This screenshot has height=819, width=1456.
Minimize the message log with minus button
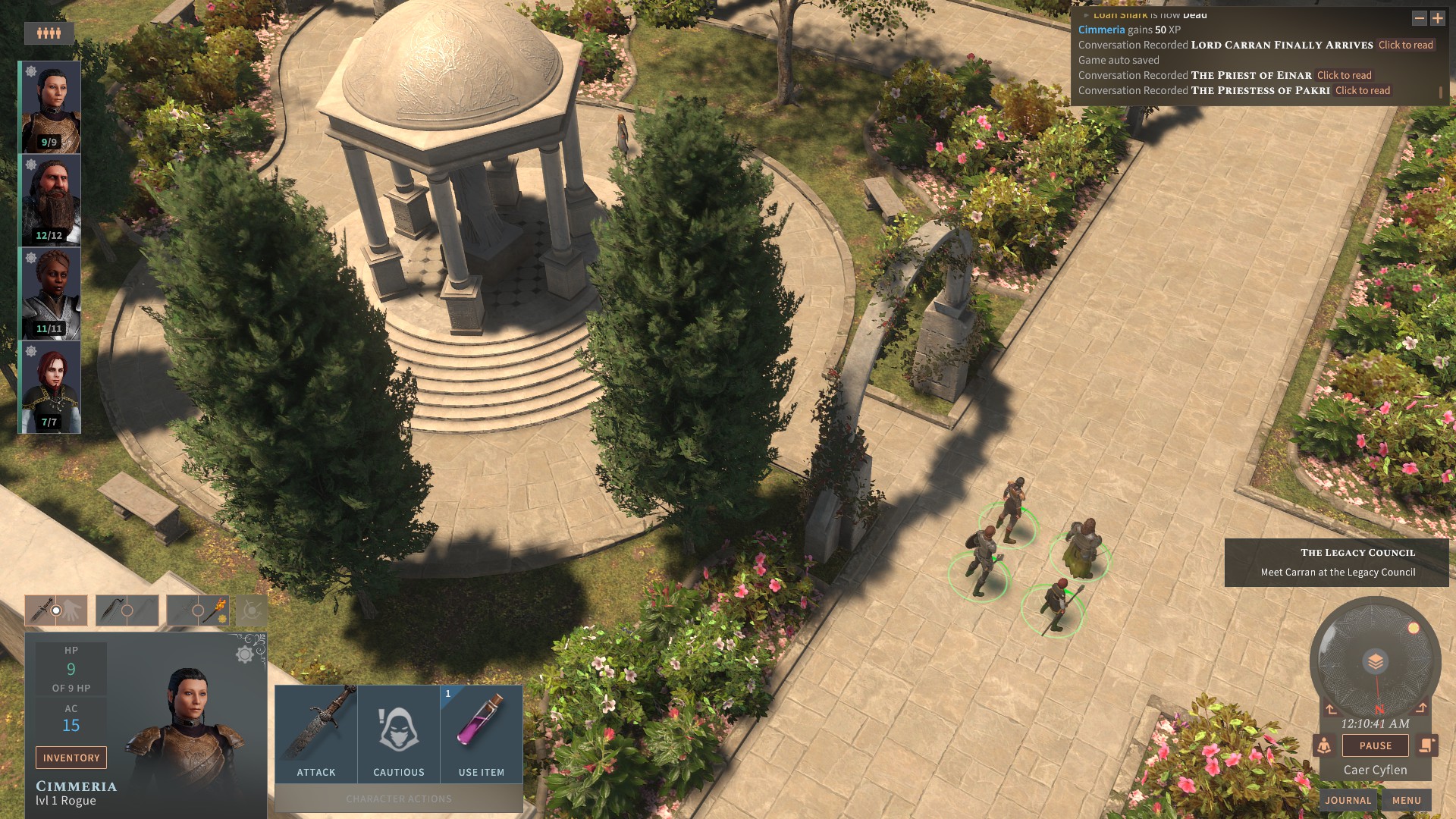tap(1419, 18)
